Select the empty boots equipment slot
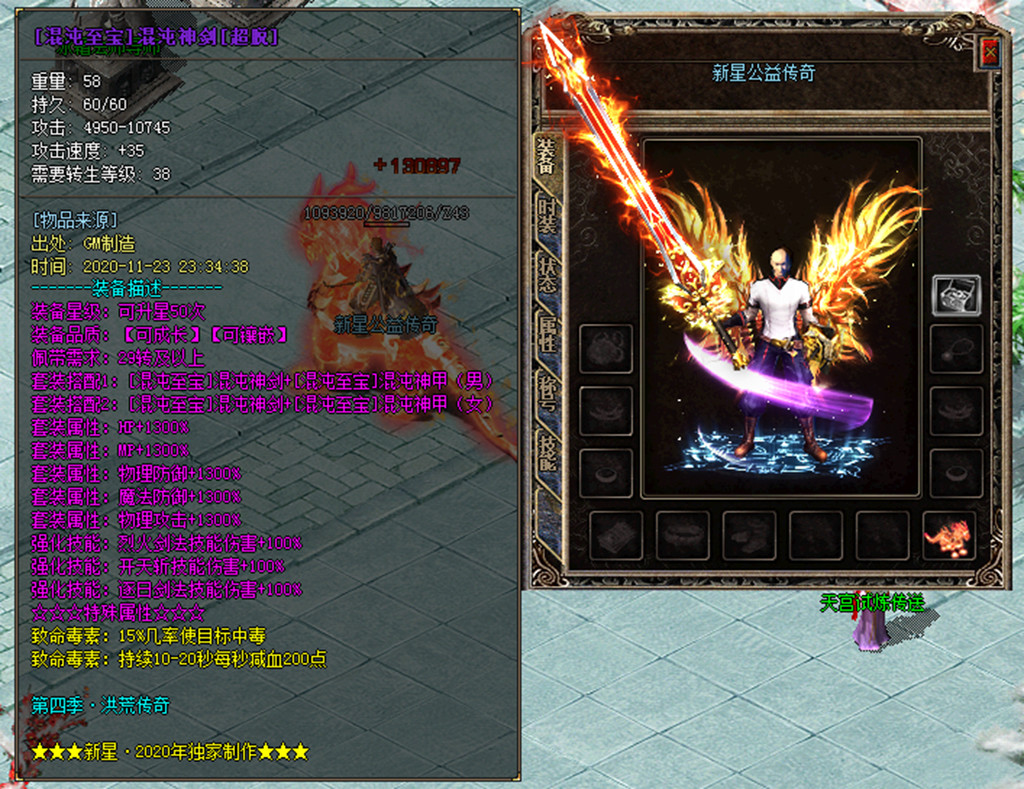This screenshot has height=789, width=1024. click(750, 536)
